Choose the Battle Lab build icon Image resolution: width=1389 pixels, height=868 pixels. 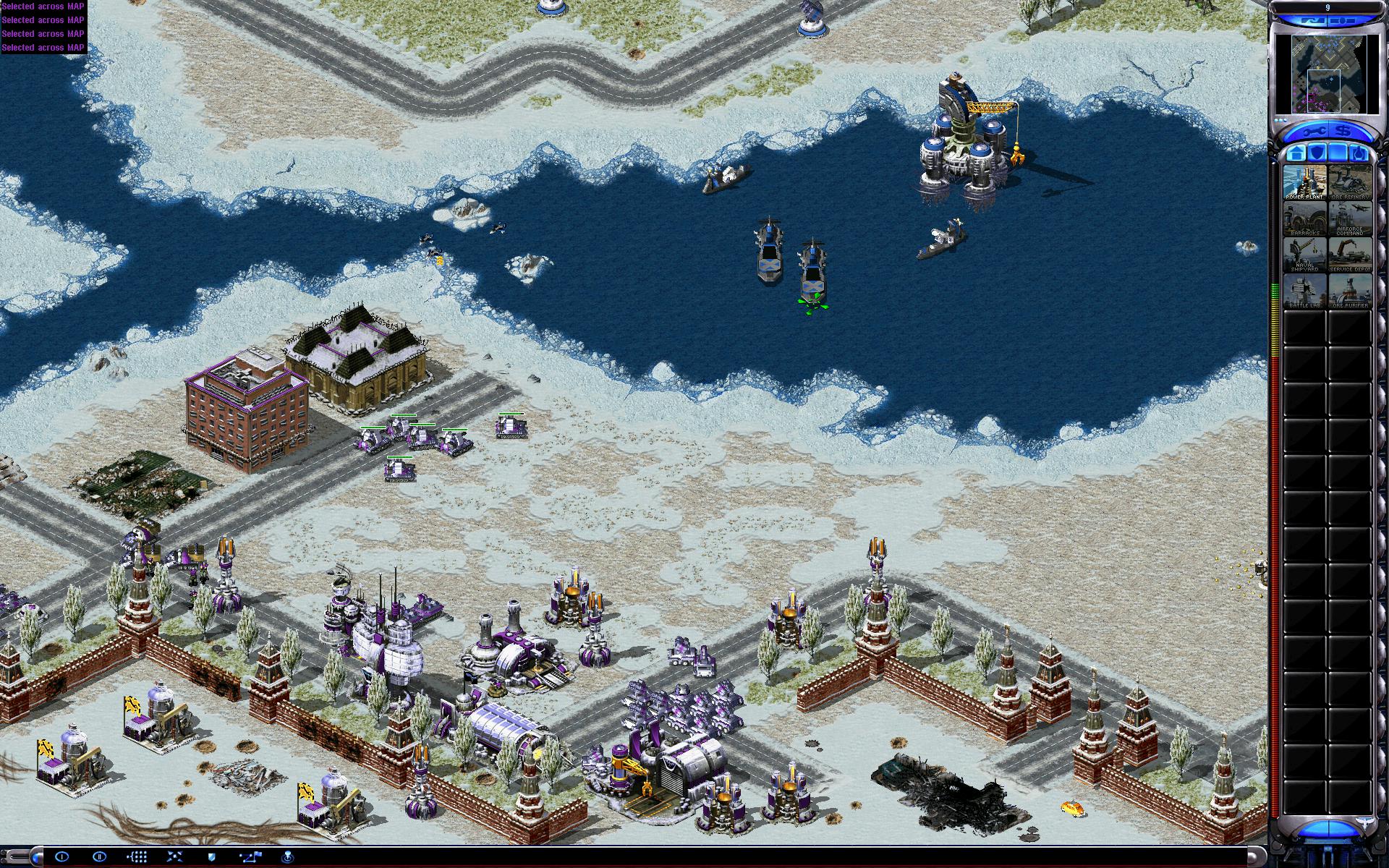coord(1305,291)
